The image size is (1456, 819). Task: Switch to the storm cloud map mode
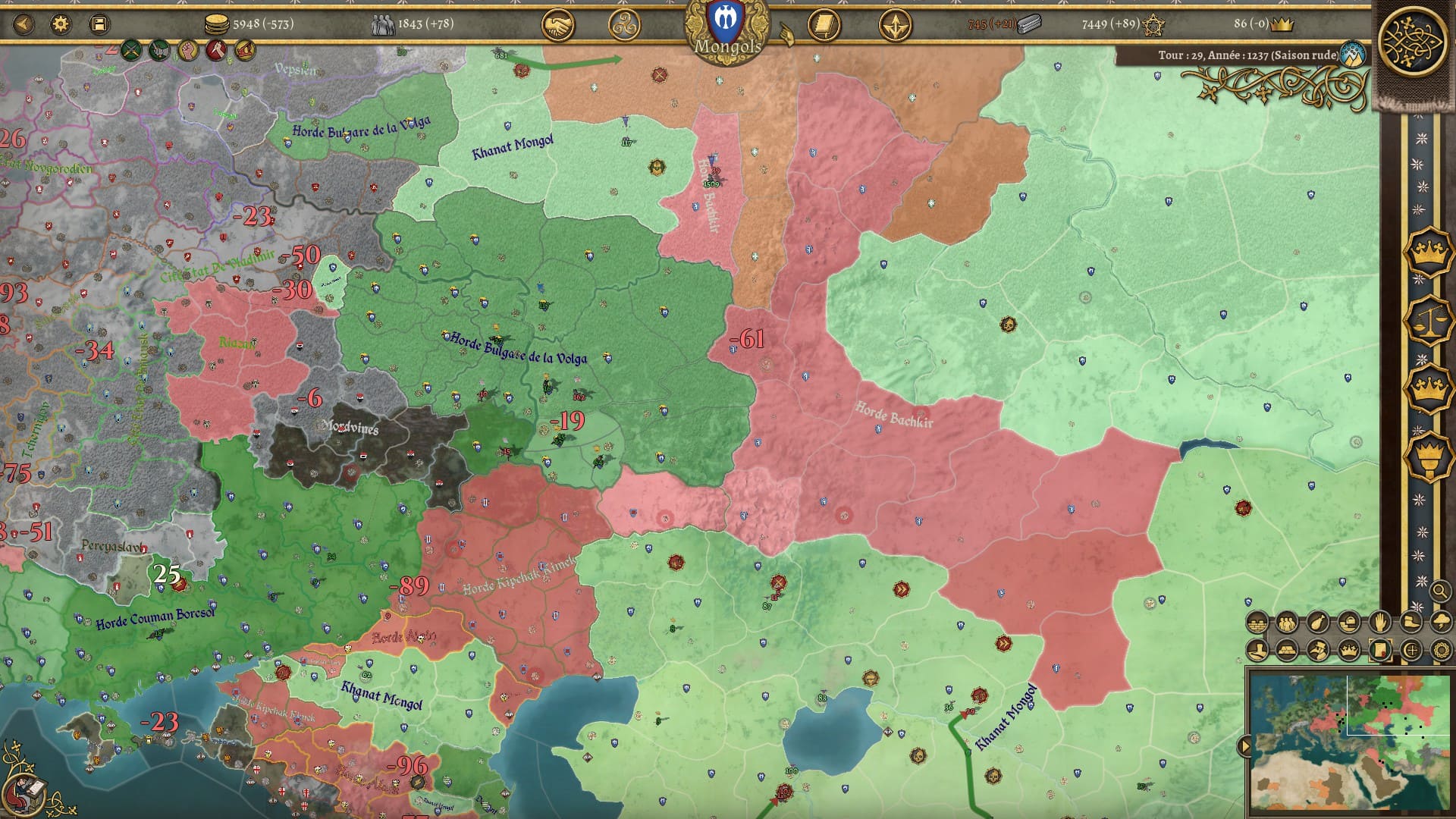click(x=1441, y=623)
